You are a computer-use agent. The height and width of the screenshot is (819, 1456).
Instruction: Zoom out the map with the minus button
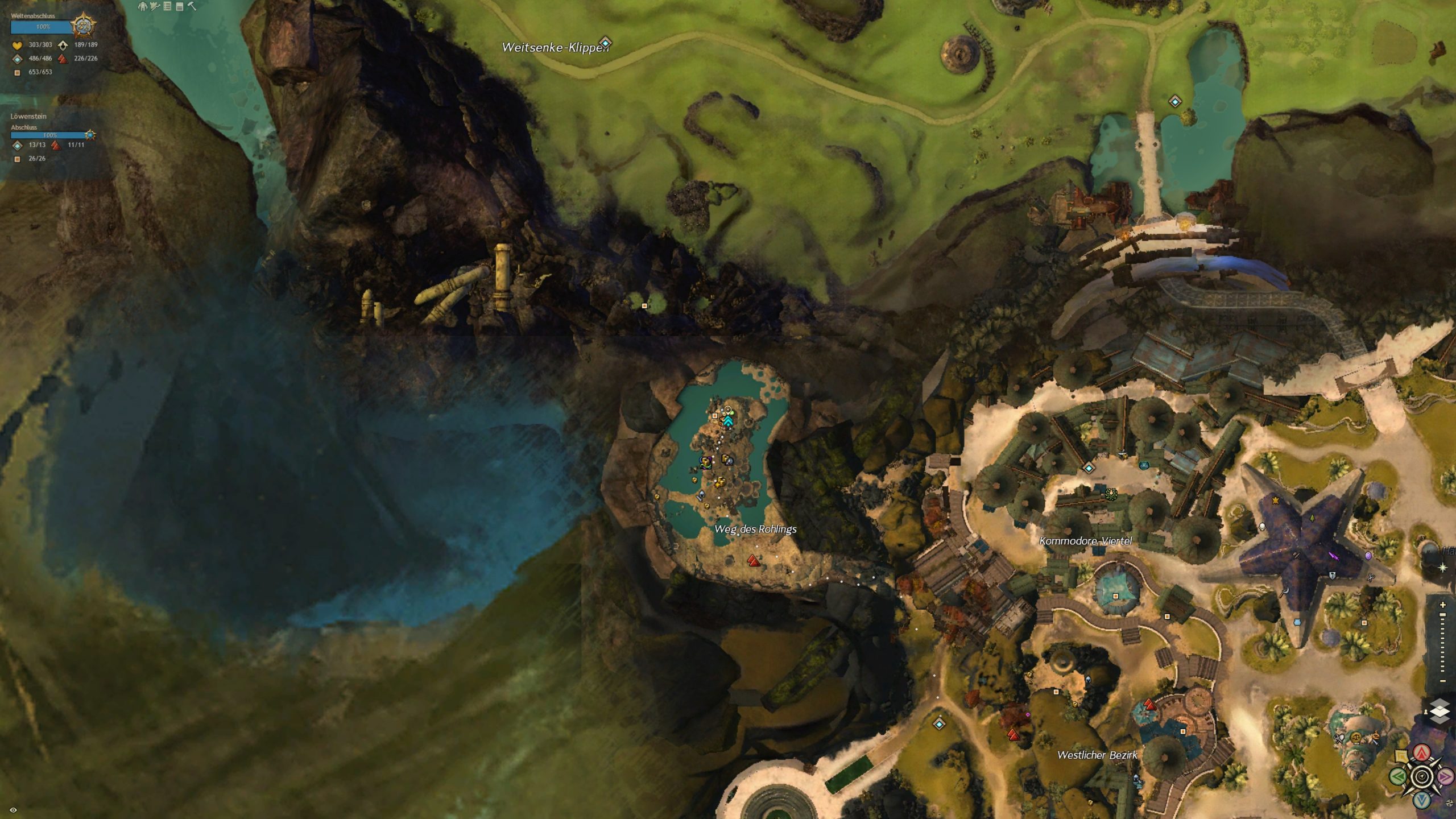(1442, 681)
